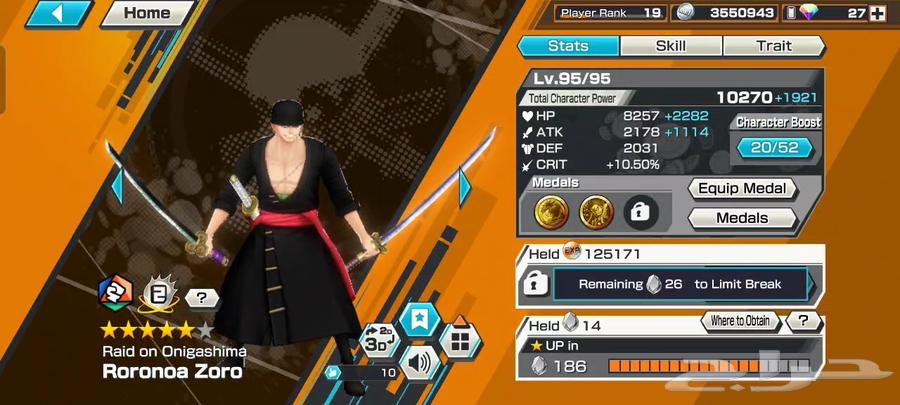This screenshot has width=900, height=405.
Task: Switch to the Skill tab
Action: click(670, 46)
